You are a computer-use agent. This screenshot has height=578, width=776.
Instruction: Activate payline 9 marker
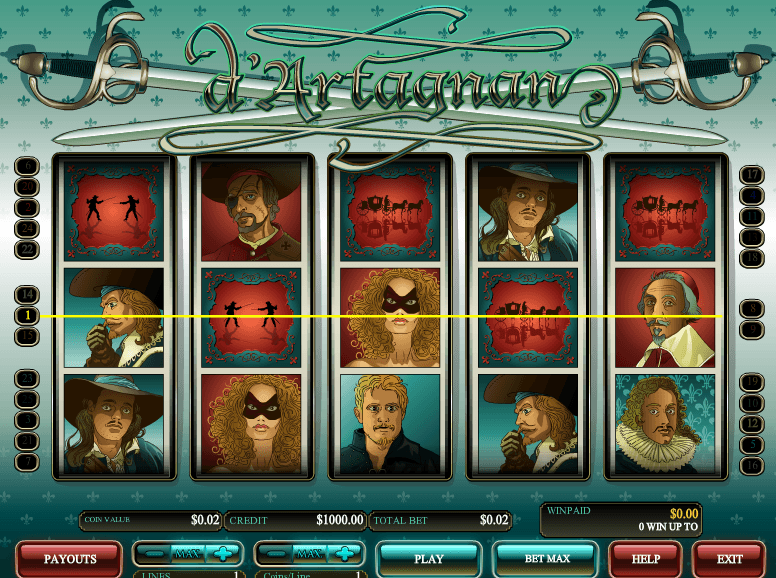pyautogui.click(x=752, y=328)
